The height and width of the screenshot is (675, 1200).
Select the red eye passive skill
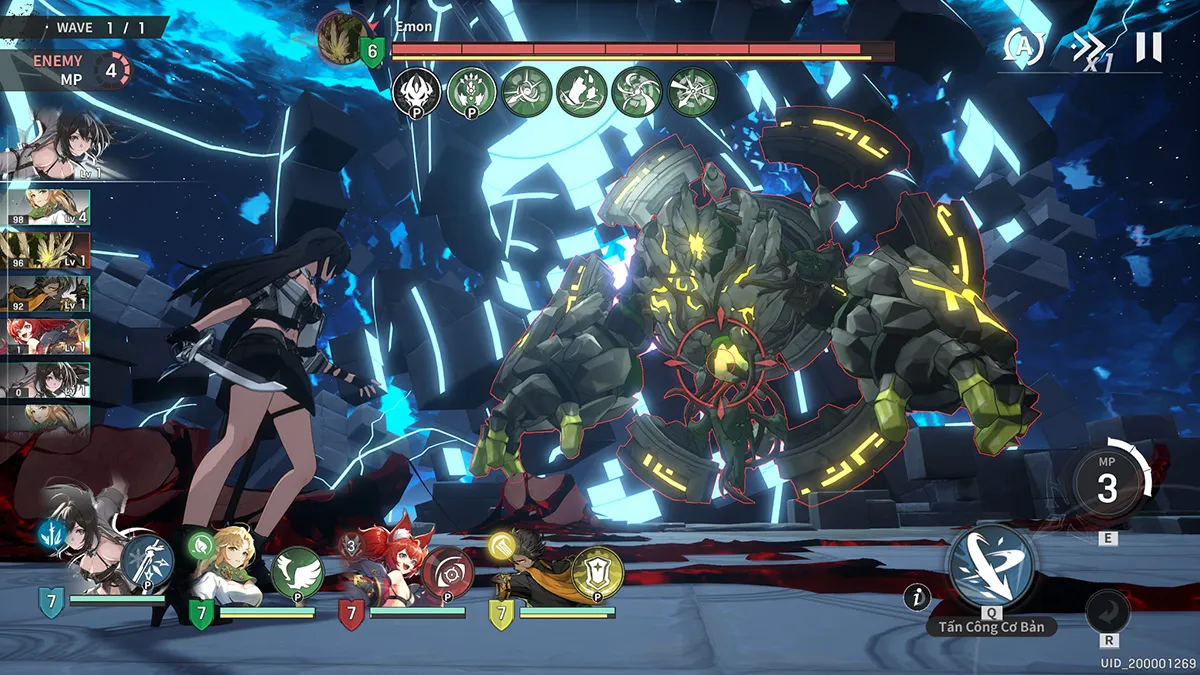point(447,572)
